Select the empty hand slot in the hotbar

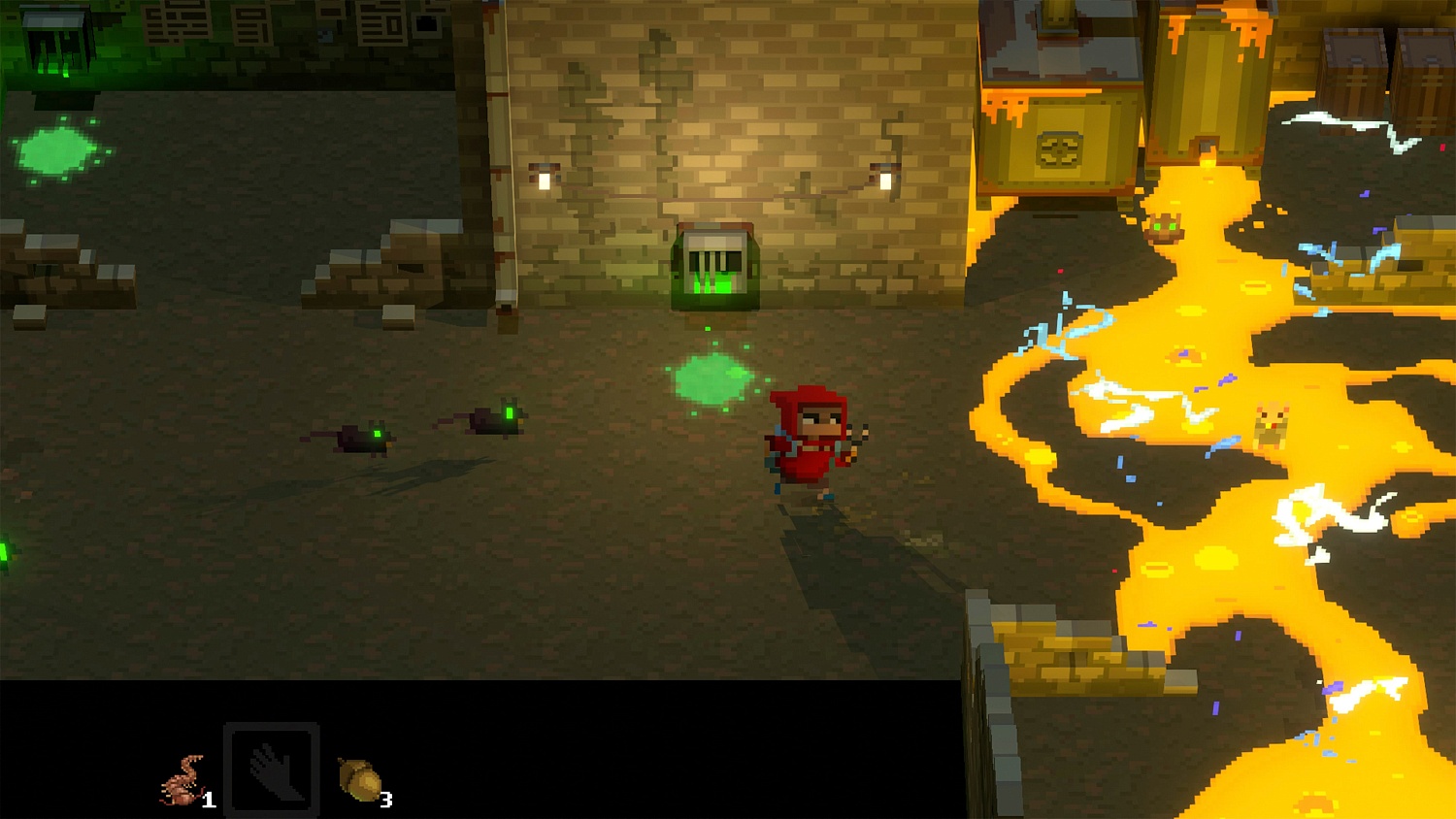272,770
